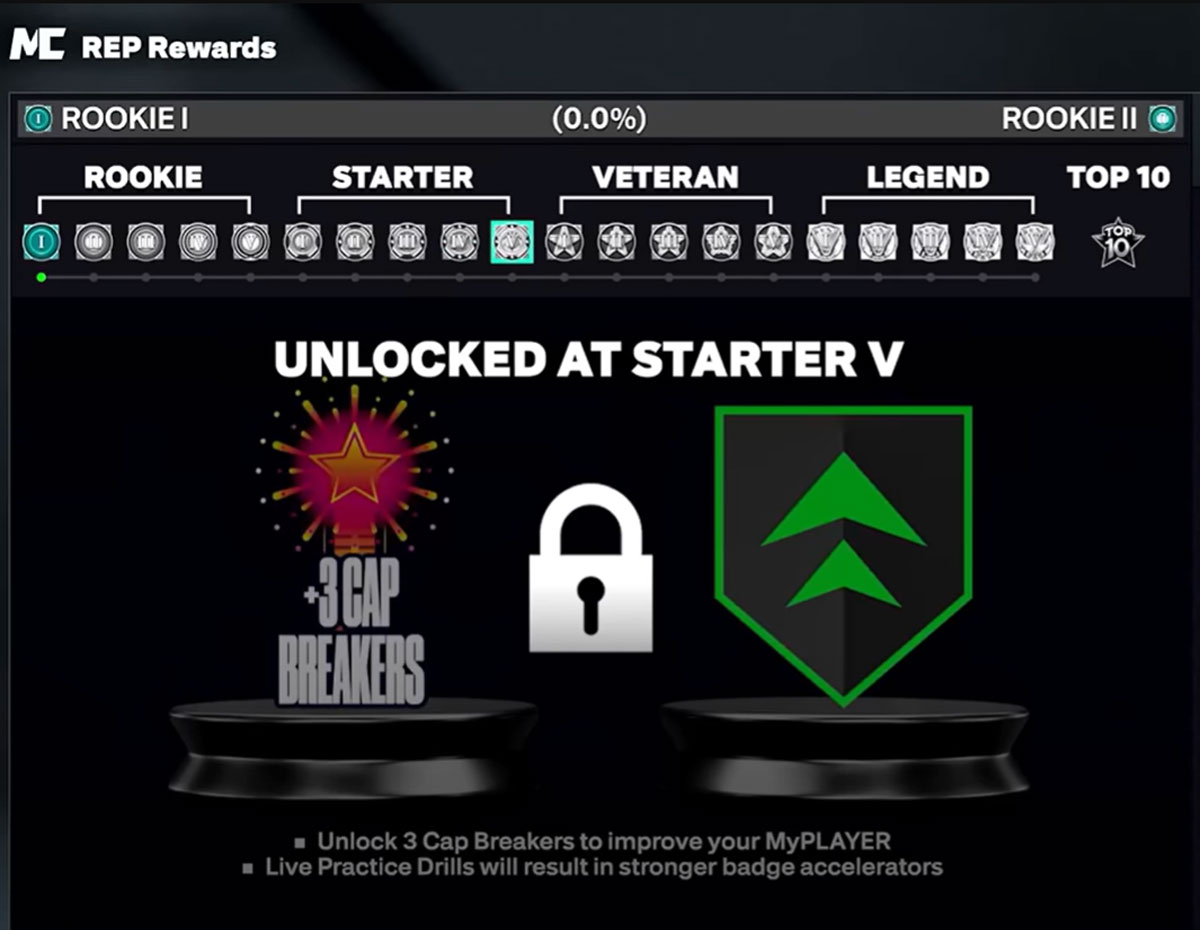The image size is (1200, 930).
Task: View rewards for Rookie IV
Action: [198, 242]
